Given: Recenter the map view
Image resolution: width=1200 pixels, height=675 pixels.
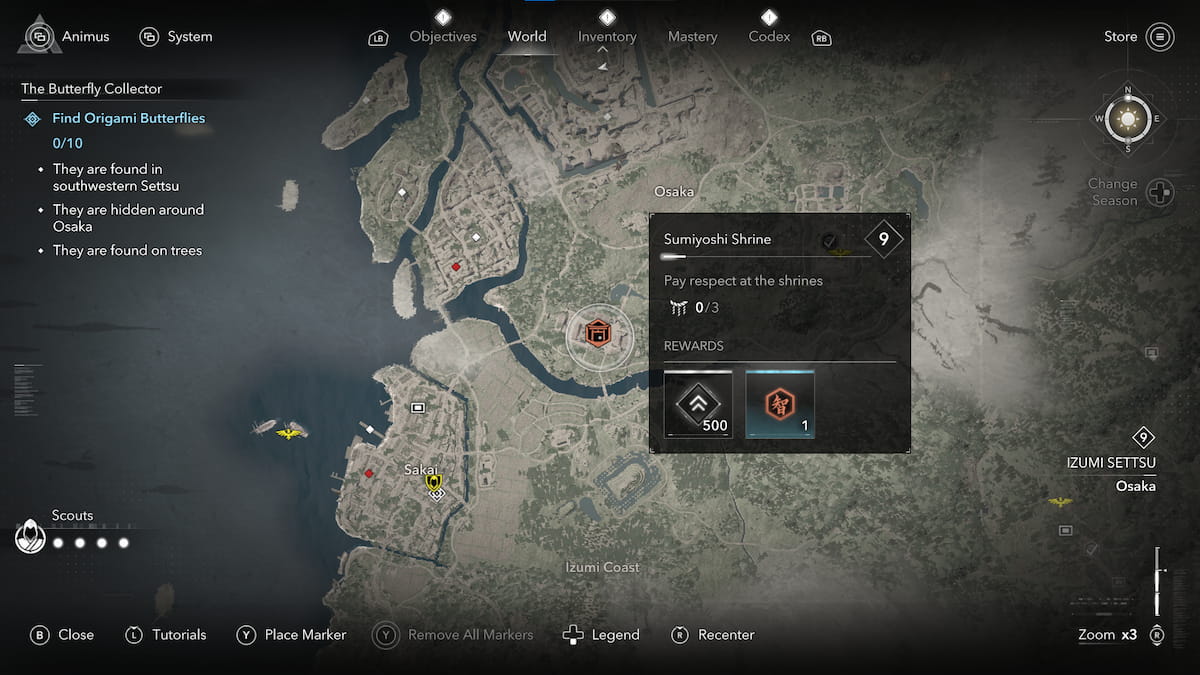Looking at the screenshot, I should [712, 635].
